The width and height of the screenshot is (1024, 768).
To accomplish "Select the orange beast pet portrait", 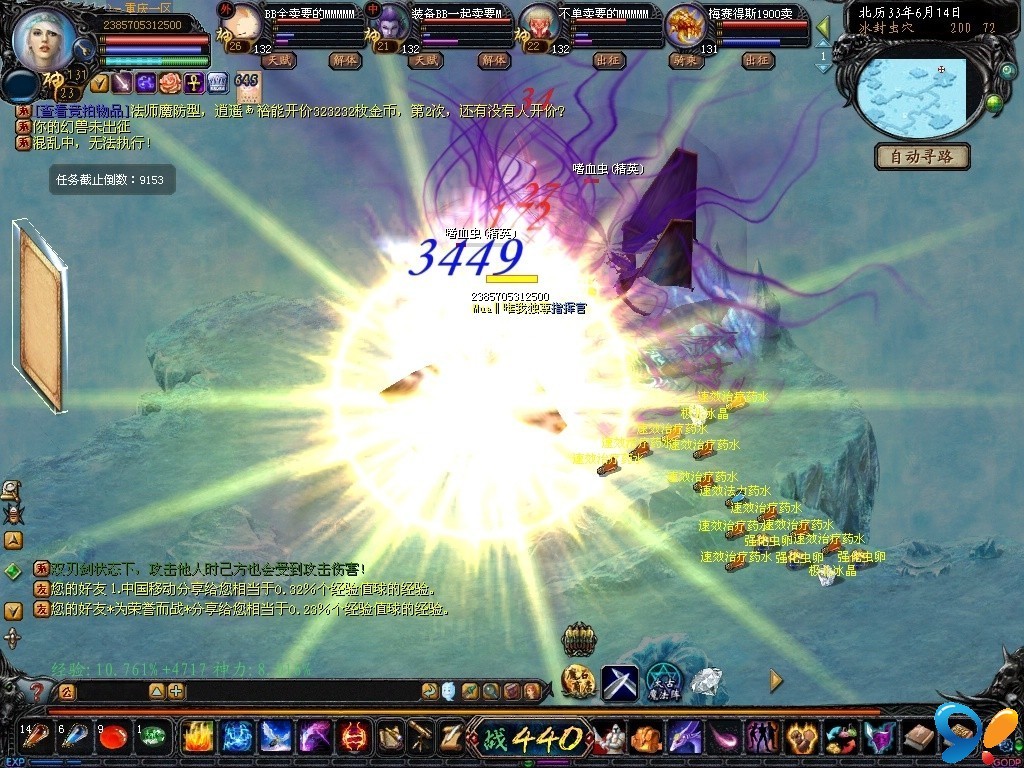I will [x=687, y=24].
